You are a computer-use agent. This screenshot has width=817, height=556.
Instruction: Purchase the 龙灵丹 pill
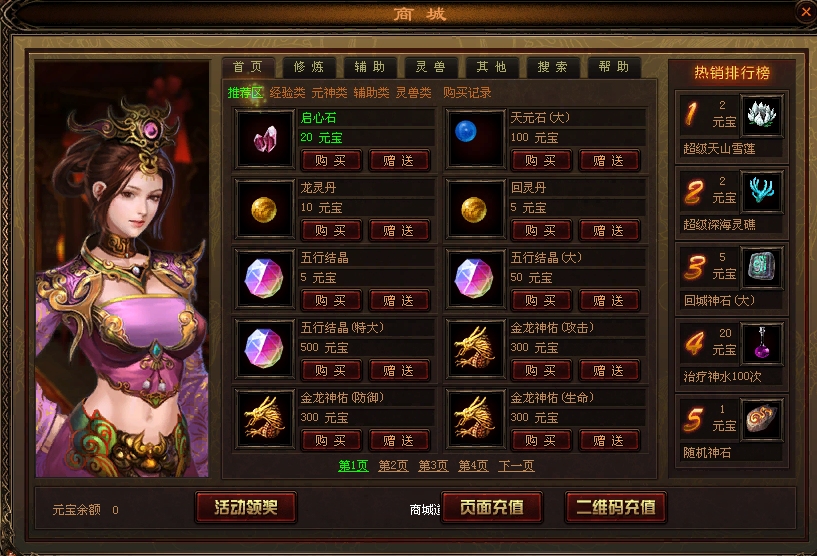pyautogui.click(x=330, y=230)
